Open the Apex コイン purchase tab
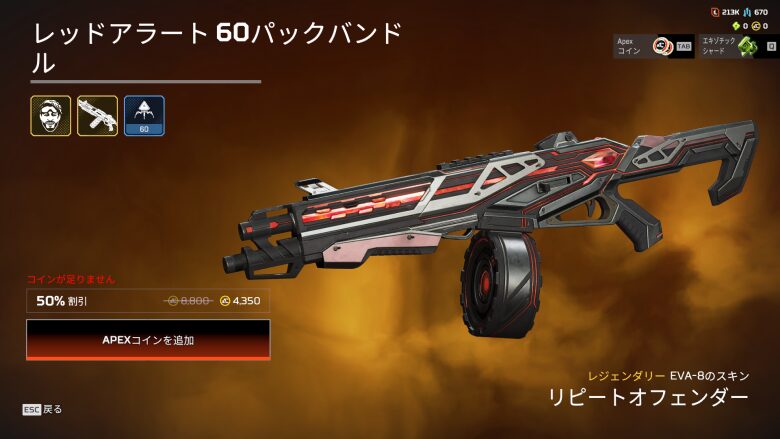The width and height of the screenshot is (780, 439). 654,45
